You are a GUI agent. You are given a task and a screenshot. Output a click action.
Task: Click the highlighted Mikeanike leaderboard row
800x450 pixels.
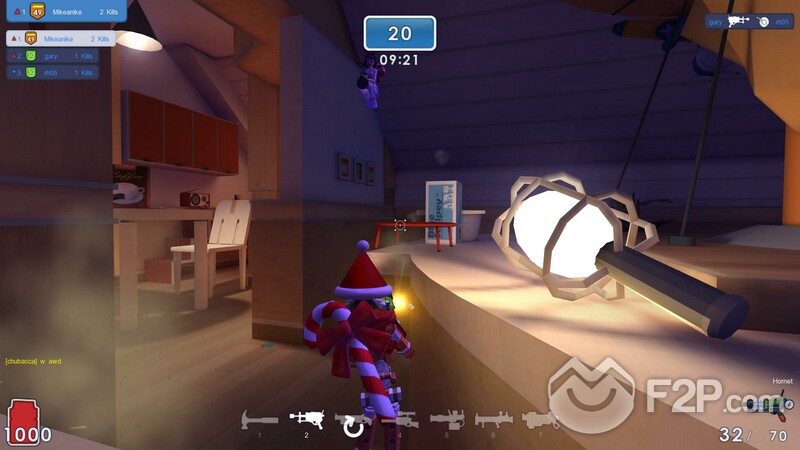(x=60, y=39)
